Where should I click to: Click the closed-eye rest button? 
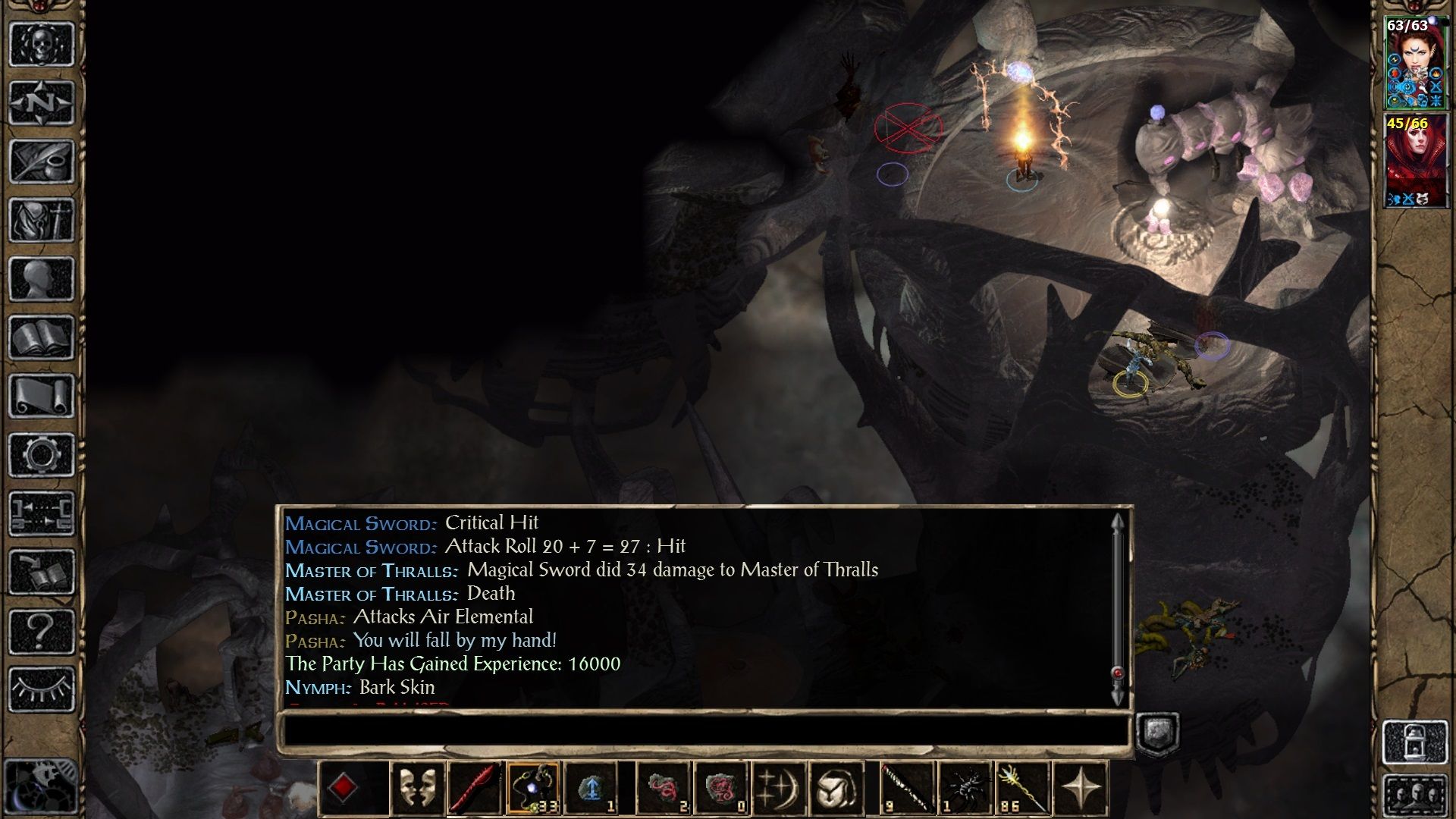click(x=41, y=689)
